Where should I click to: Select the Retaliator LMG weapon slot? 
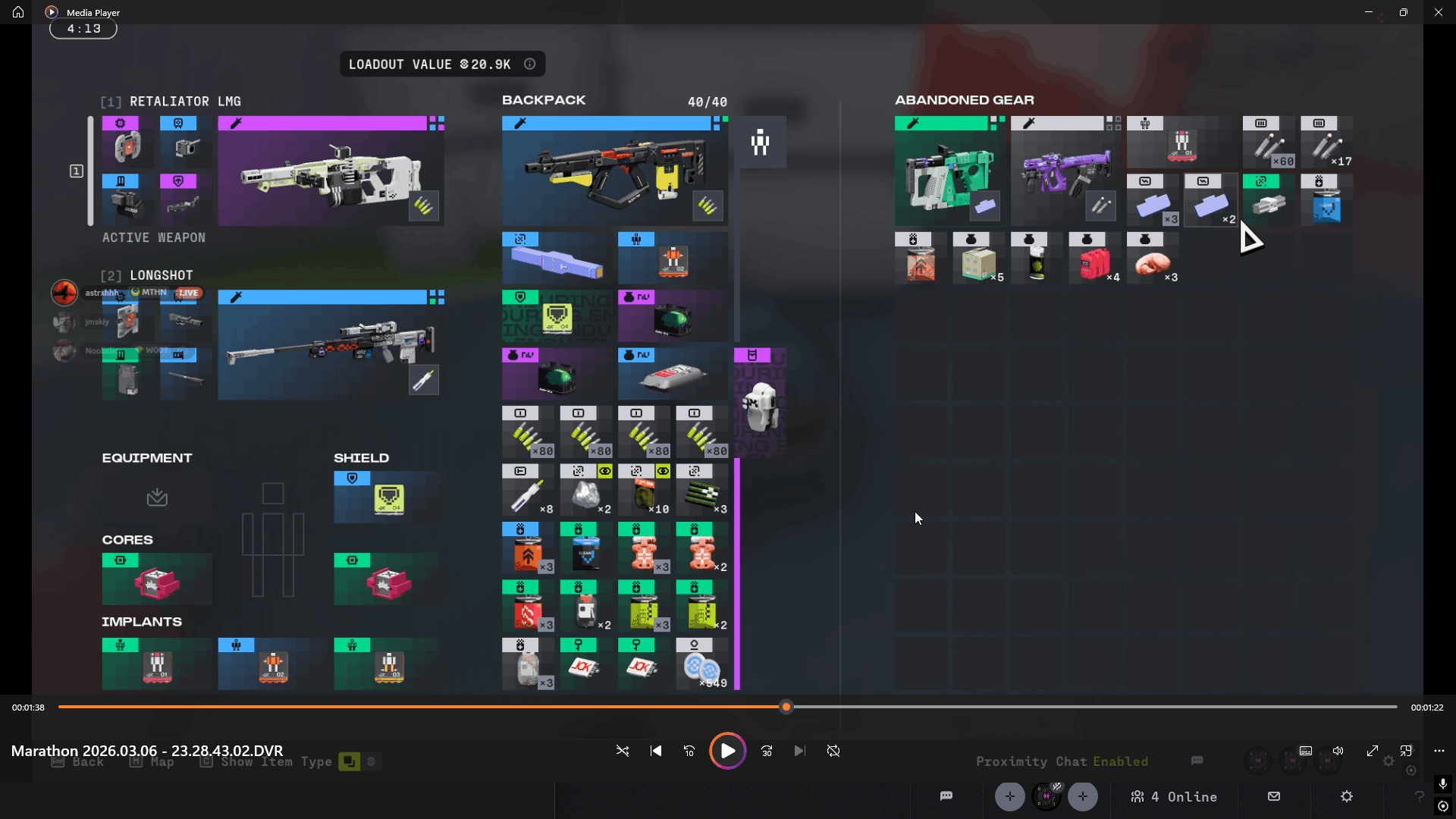[x=331, y=171]
